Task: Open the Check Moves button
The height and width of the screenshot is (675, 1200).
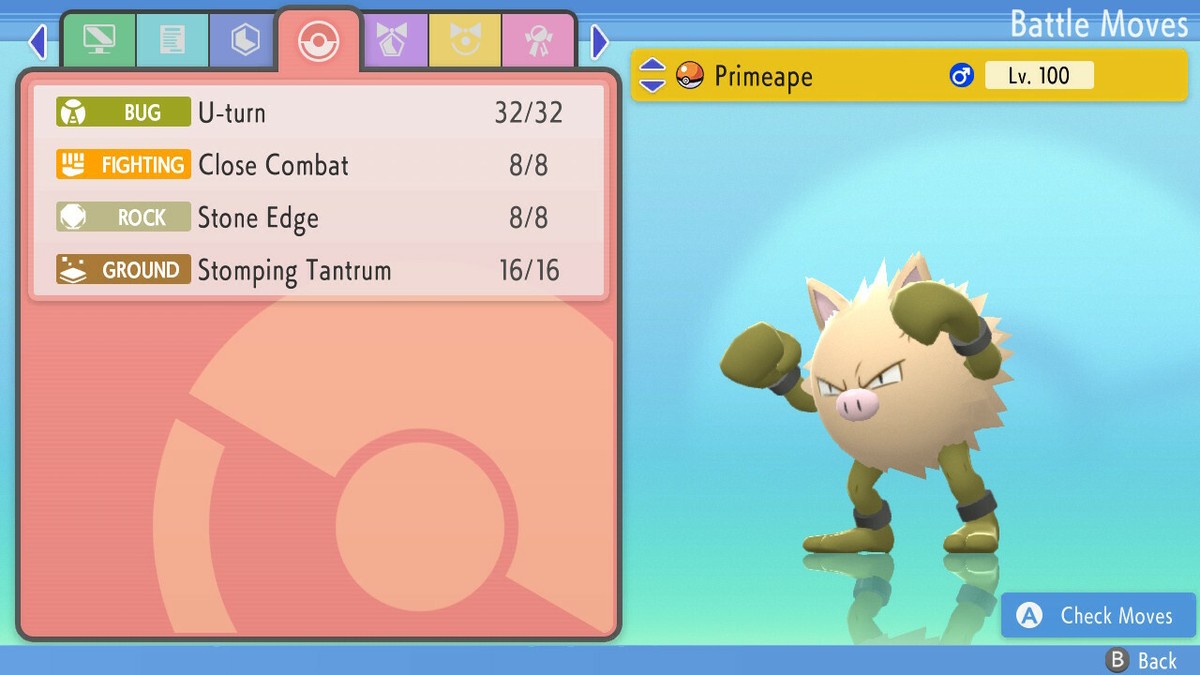Action: click(1098, 616)
